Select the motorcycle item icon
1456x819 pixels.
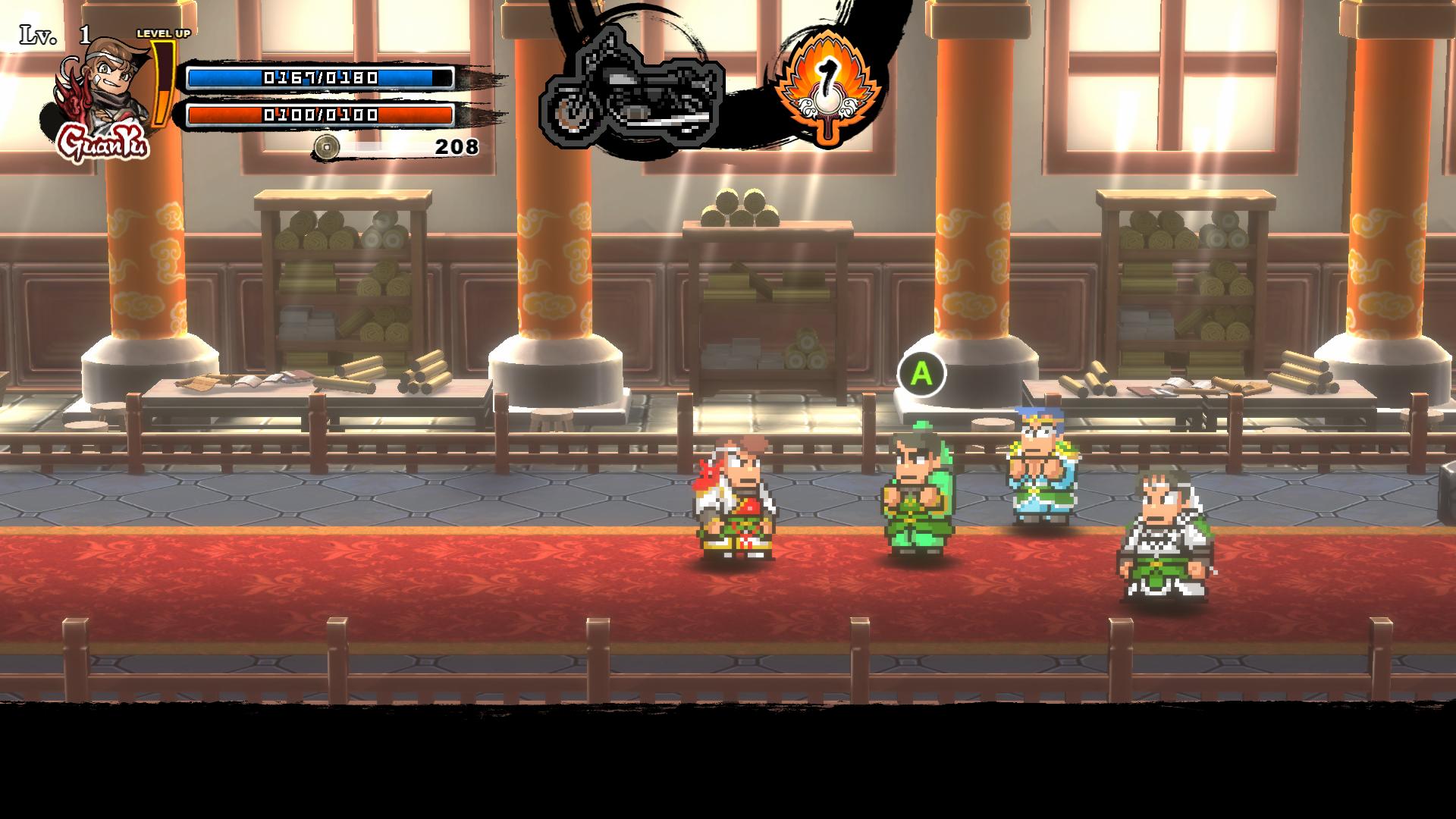click(x=632, y=89)
